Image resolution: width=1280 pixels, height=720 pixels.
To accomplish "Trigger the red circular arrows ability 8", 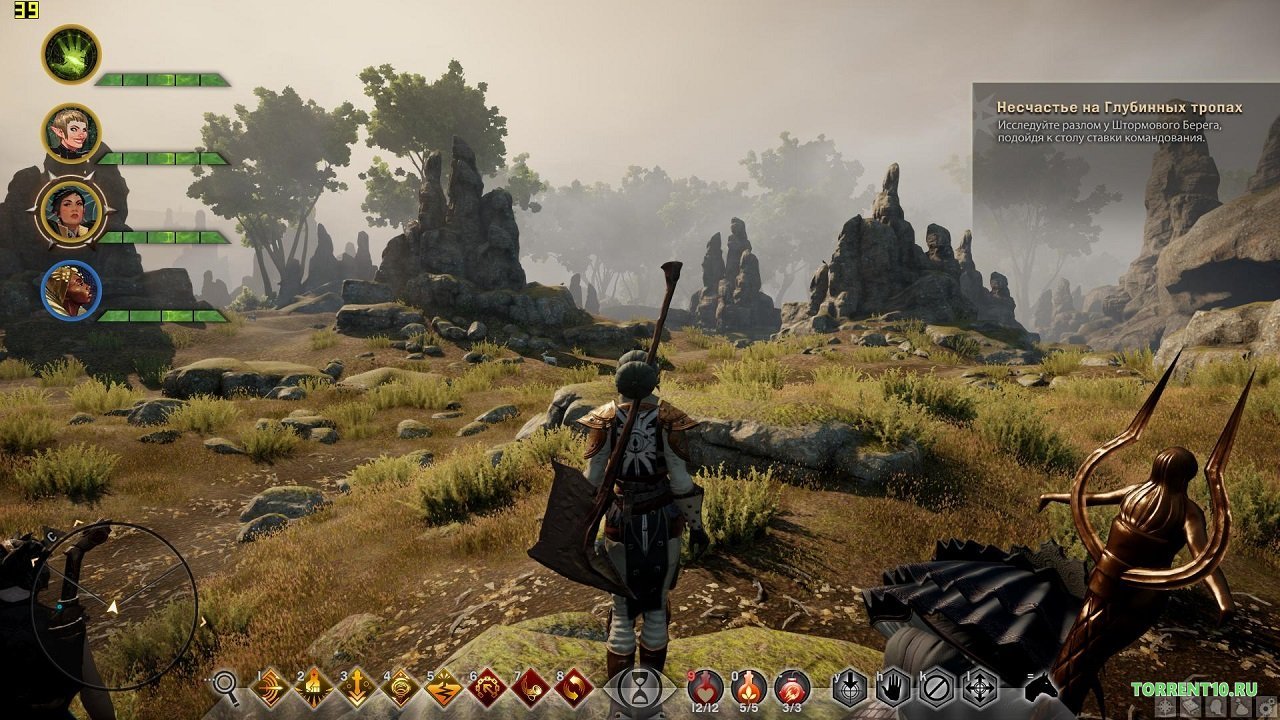I will coord(573,688).
